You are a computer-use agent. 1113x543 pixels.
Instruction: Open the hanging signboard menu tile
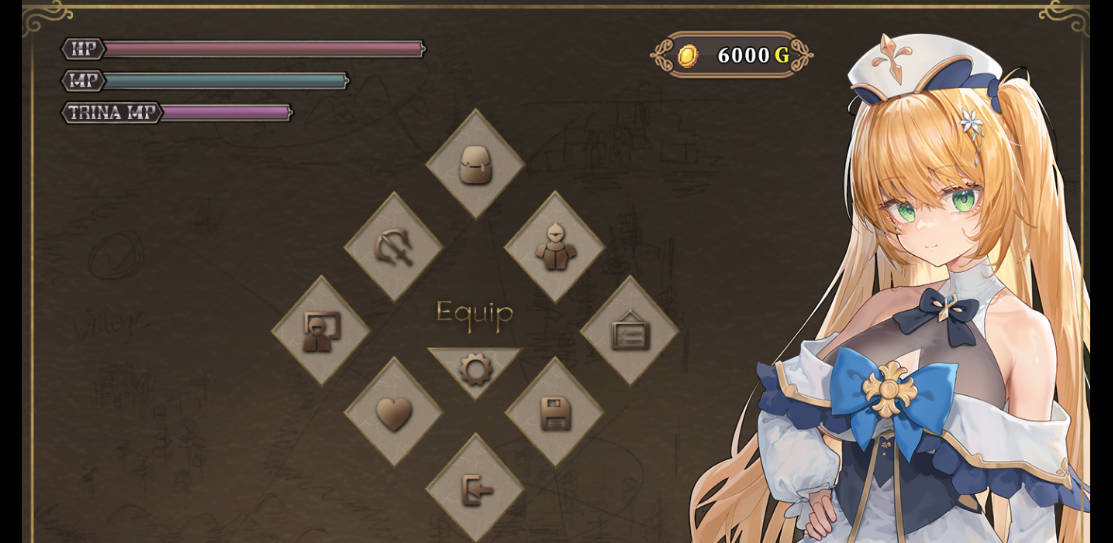pyautogui.click(x=629, y=330)
